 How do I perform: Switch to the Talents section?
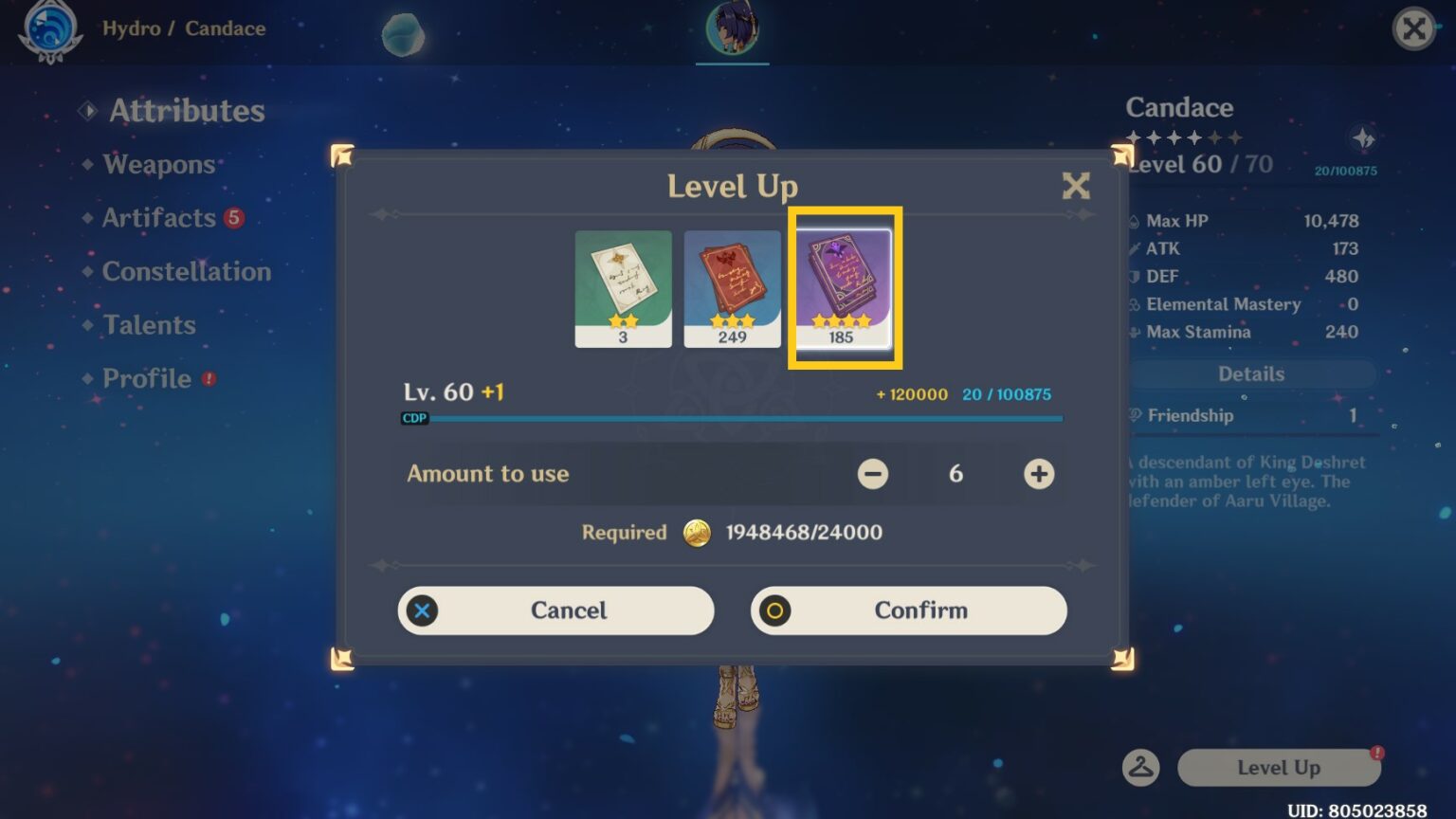tap(147, 324)
